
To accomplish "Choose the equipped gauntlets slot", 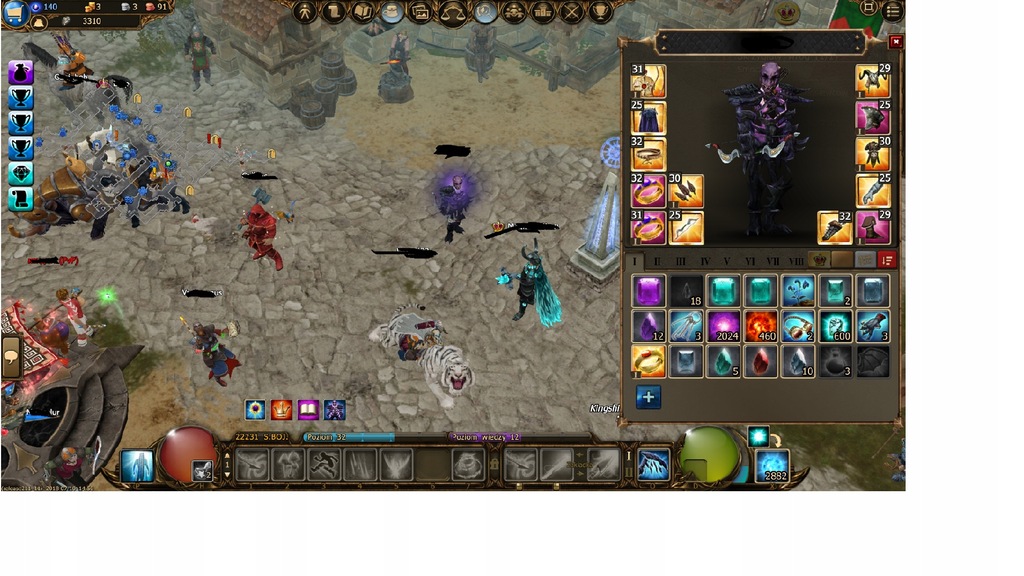I will (x=873, y=191).
